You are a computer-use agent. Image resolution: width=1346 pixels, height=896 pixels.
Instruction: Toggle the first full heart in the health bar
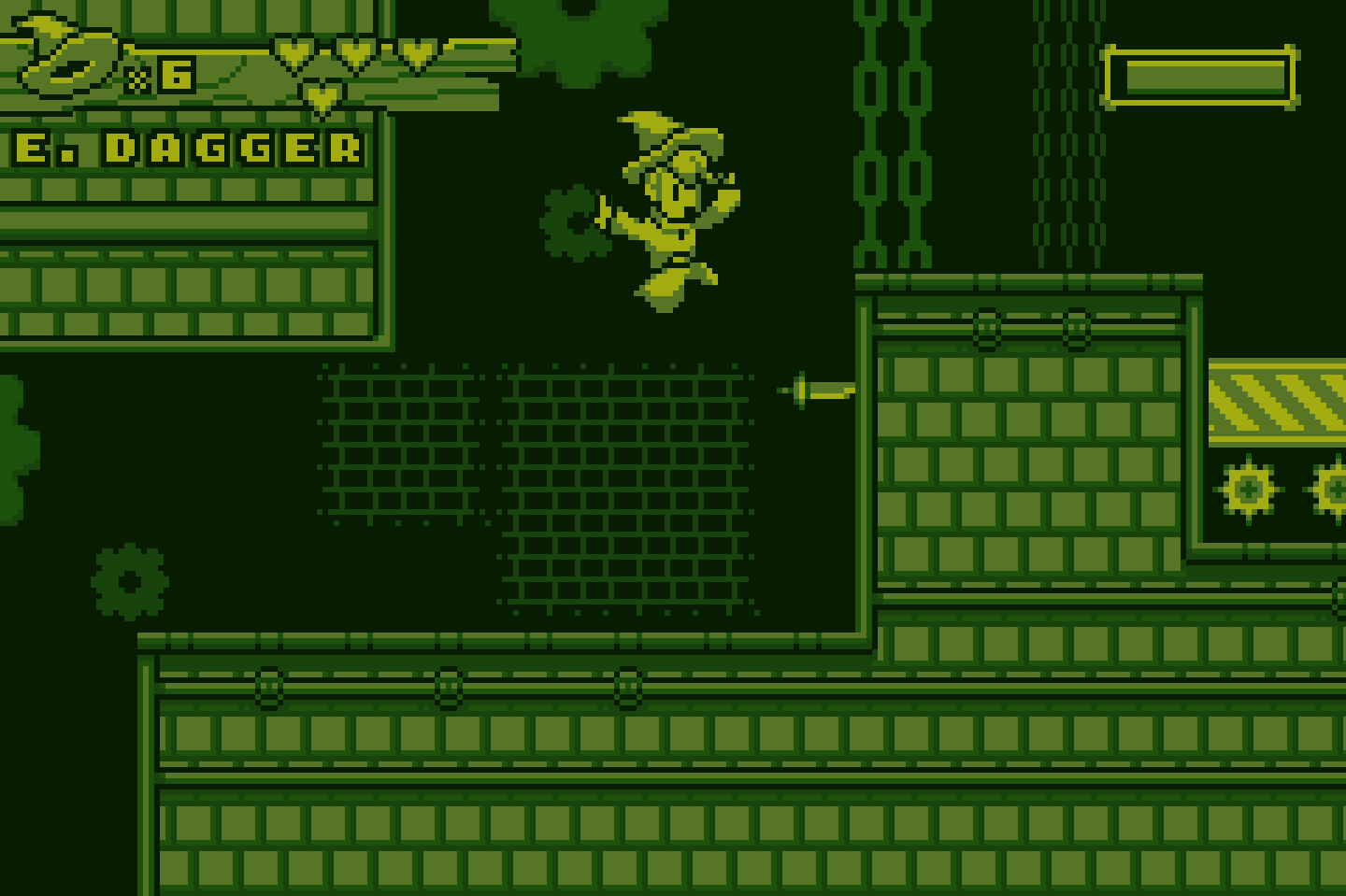(x=293, y=51)
